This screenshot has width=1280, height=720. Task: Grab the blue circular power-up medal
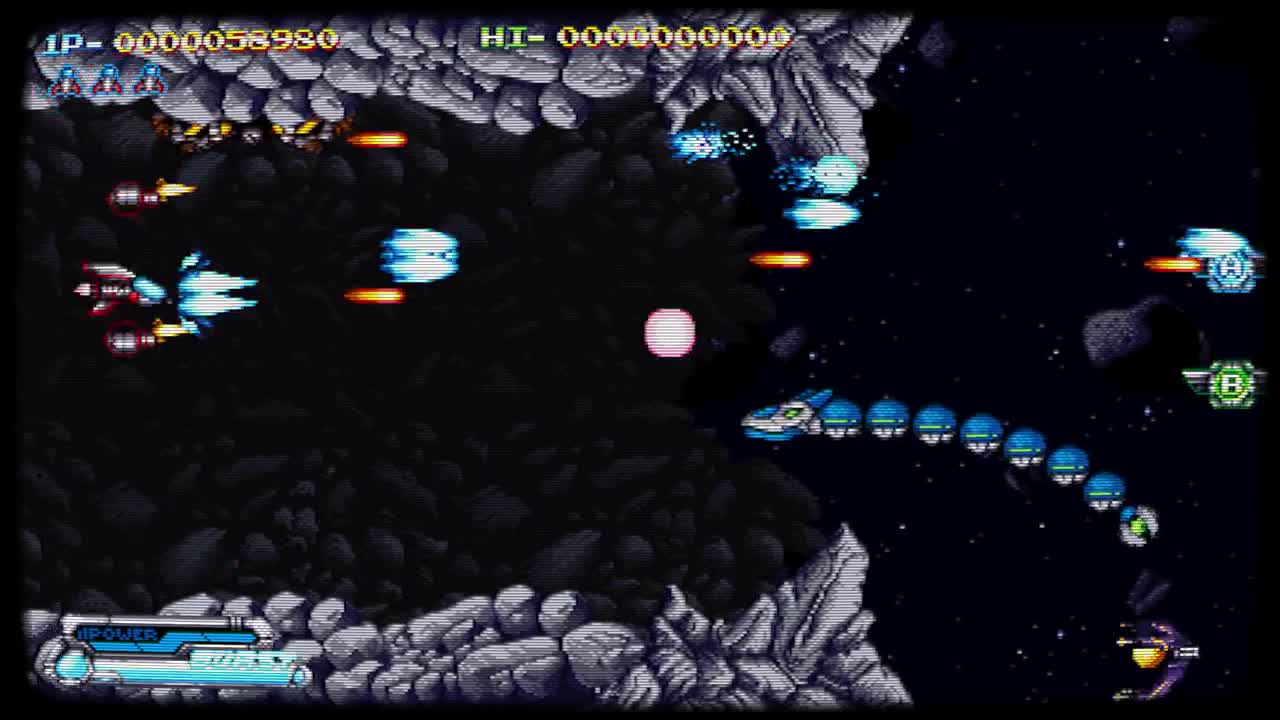pos(1230,268)
